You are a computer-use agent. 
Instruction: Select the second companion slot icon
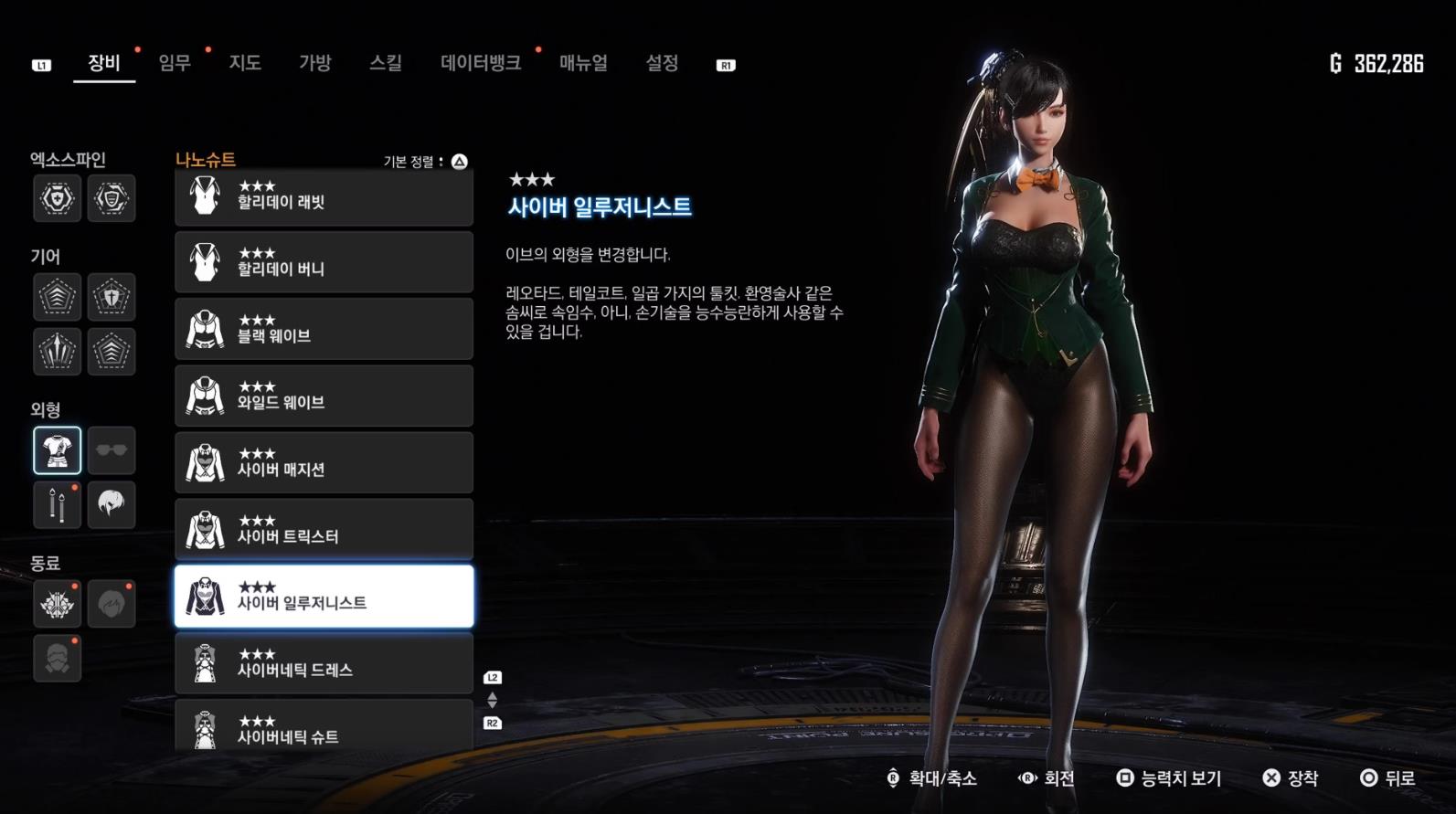pyautogui.click(x=112, y=604)
